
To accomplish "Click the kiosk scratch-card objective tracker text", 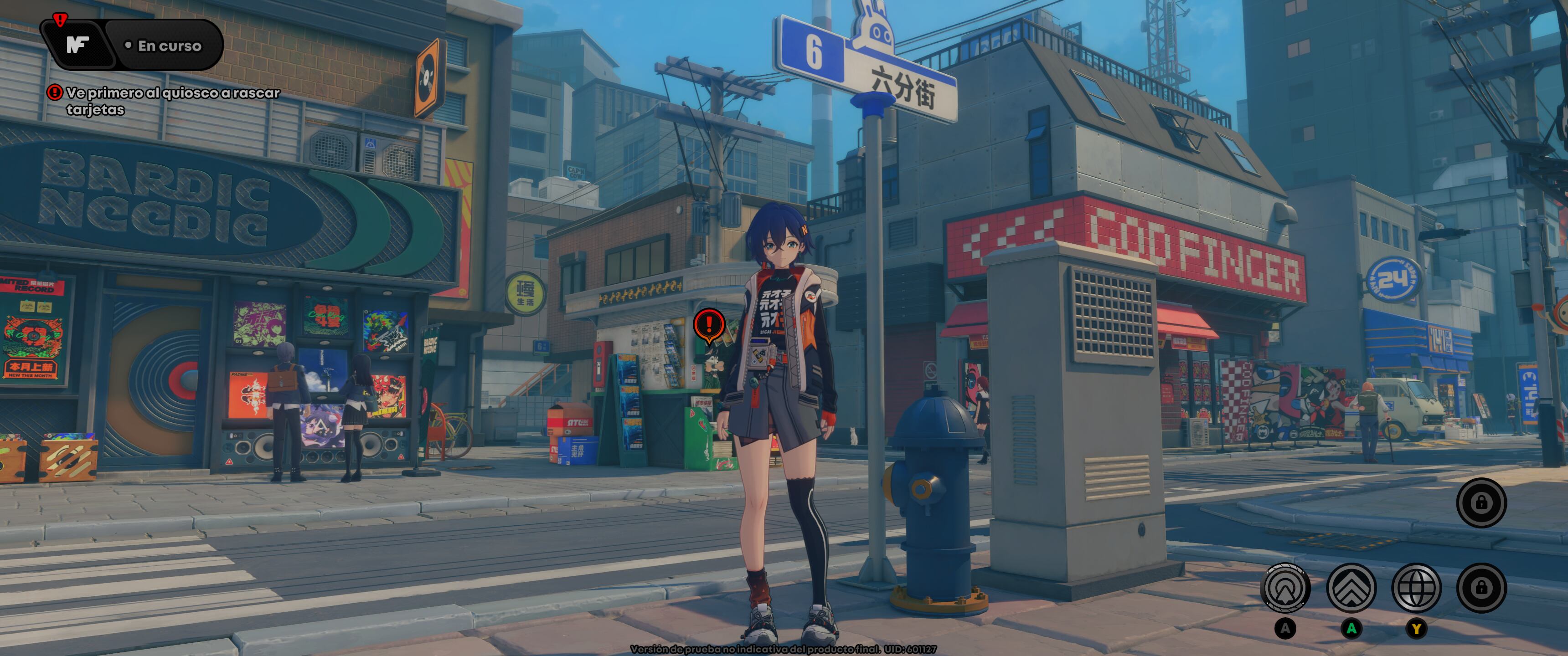I will [172, 101].
